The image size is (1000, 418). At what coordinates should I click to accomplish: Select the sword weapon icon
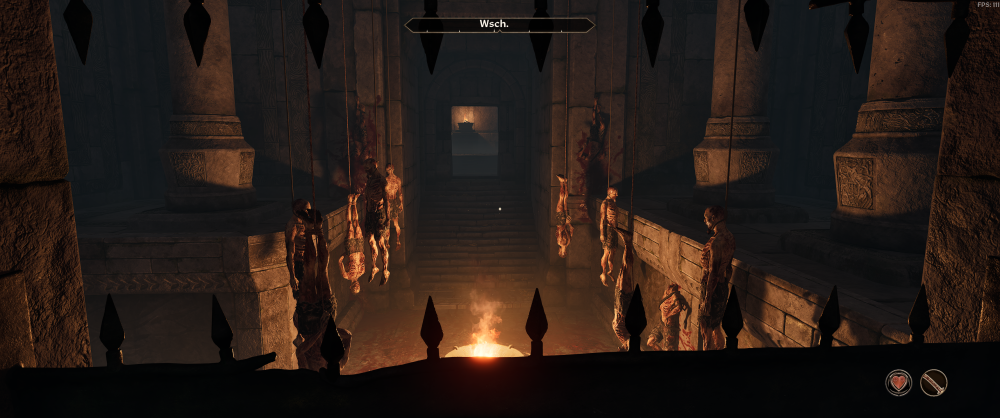933,382
